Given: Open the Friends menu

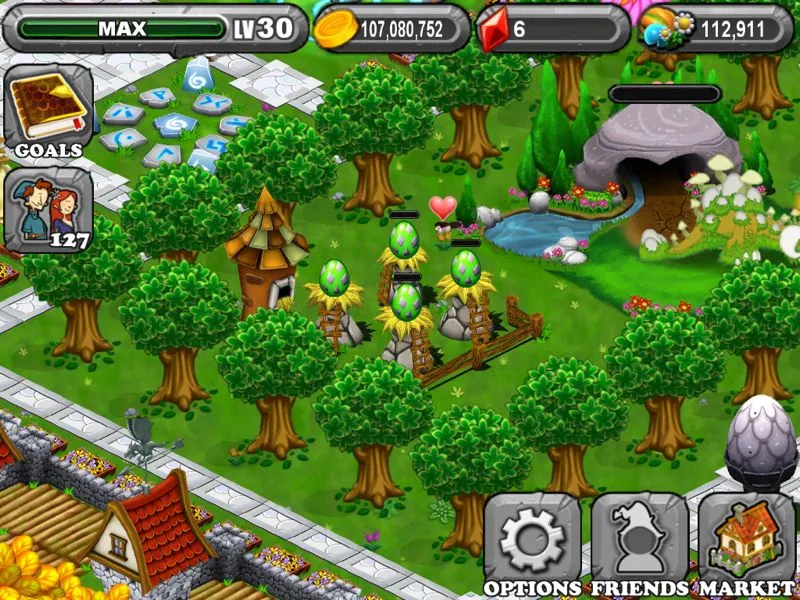Looking at the screenshot, I should pos(638,542).
